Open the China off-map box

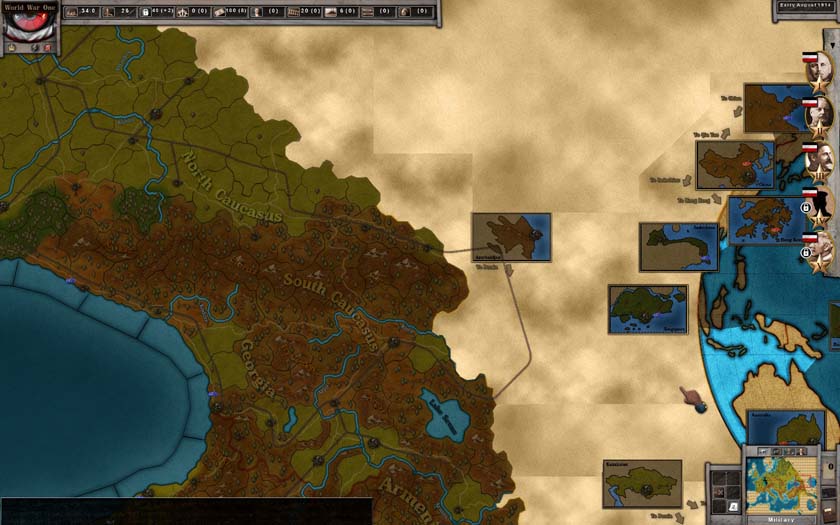pyautogui.click(x=735, y=165)
